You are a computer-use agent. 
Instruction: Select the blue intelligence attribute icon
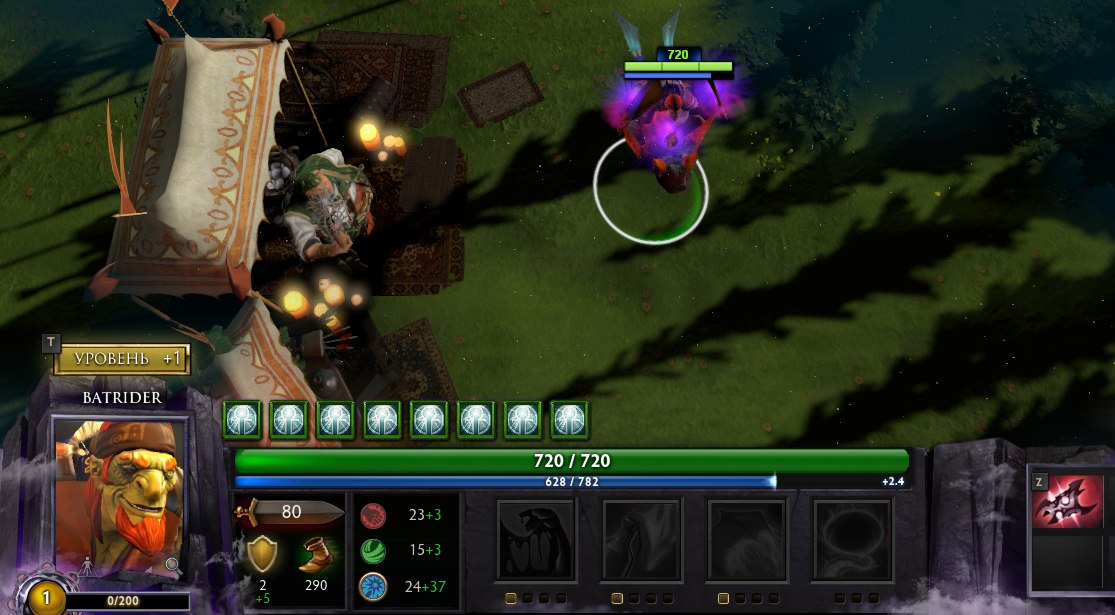(x=372, y=586)
